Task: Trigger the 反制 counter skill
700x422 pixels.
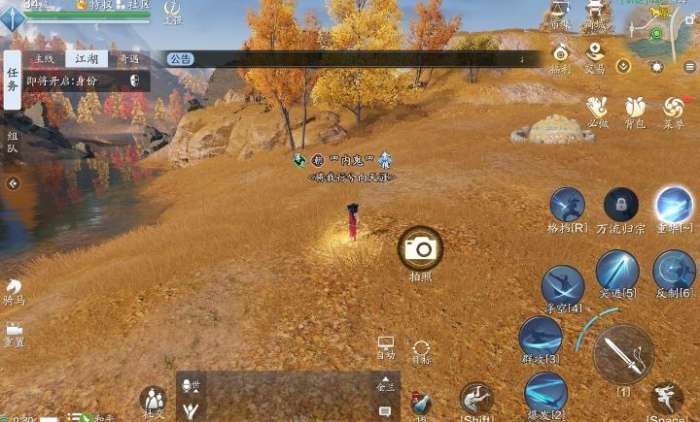Action: click(674, 270)
